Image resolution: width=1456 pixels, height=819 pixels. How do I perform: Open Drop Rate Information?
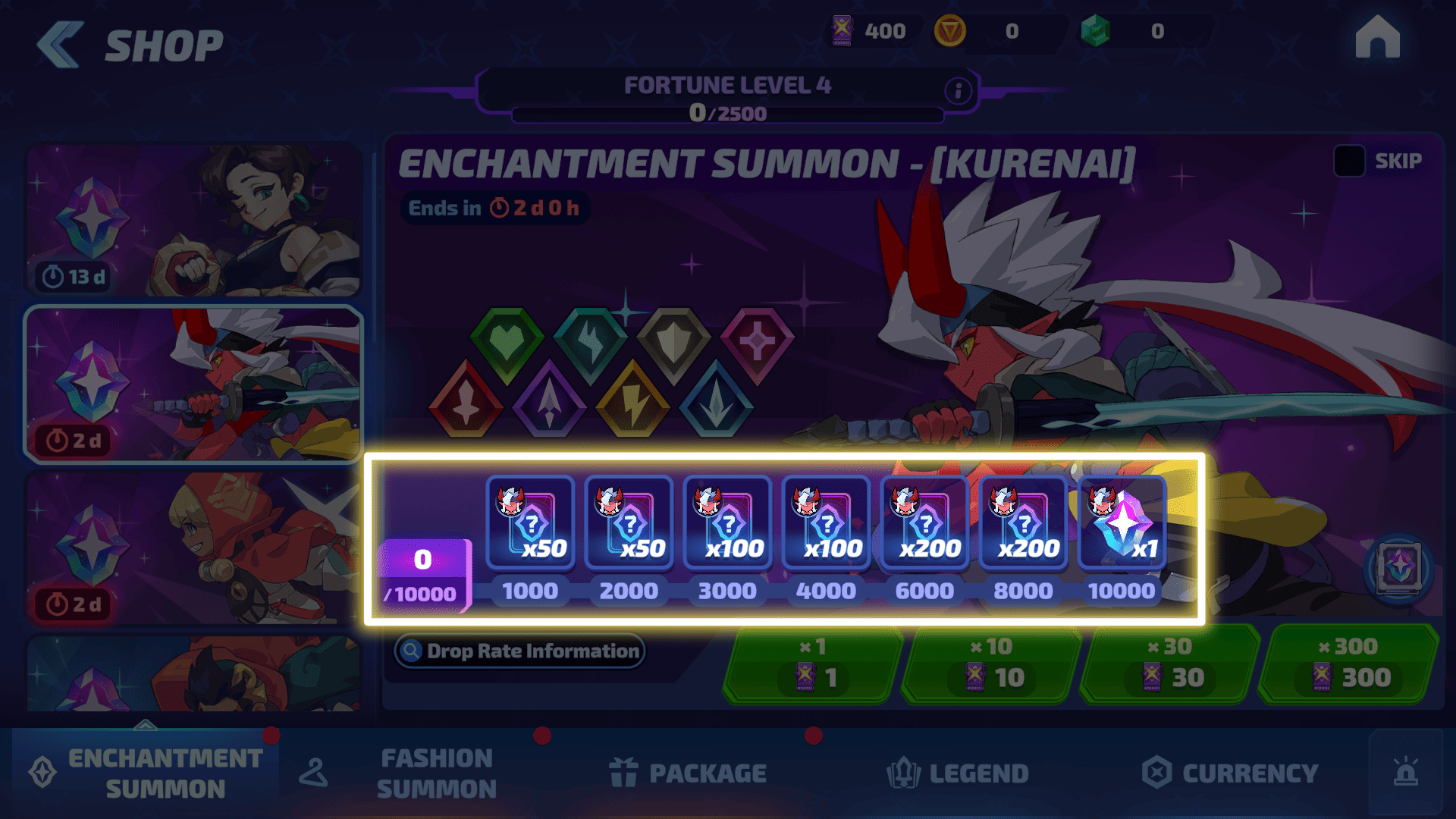coord(520,651)
